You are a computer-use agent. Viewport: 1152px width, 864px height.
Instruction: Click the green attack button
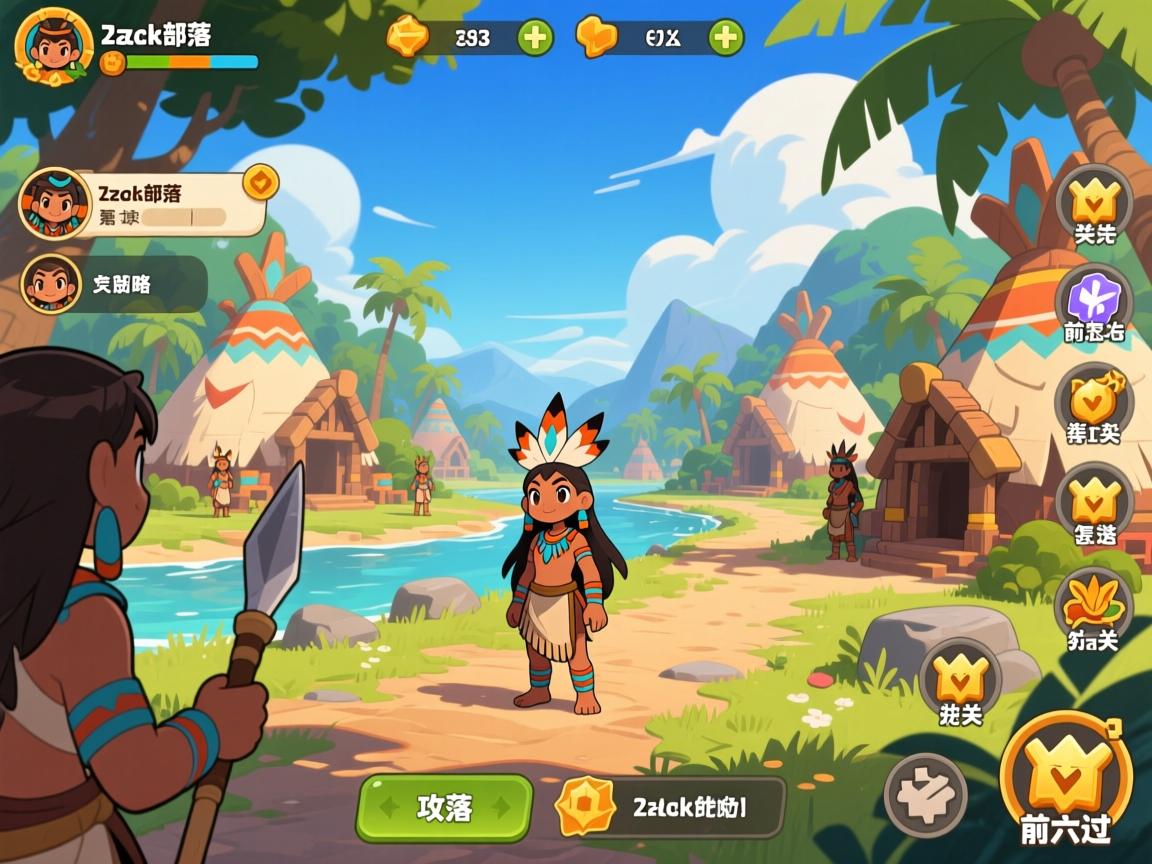click(x=444, y=807)
